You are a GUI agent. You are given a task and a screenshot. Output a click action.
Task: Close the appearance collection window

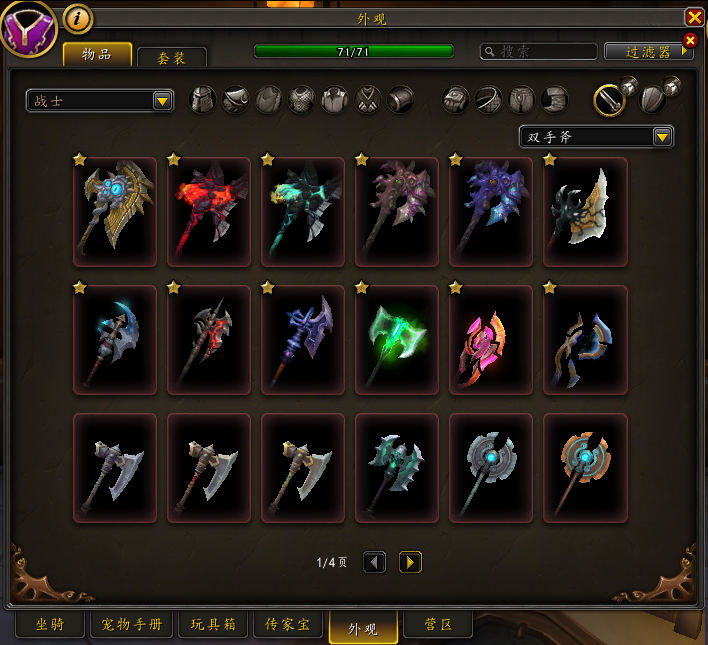694,17
